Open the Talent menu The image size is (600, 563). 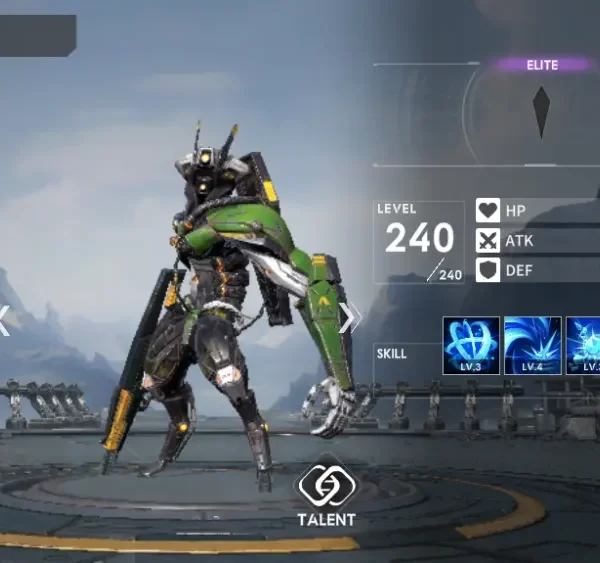[325, 492]
